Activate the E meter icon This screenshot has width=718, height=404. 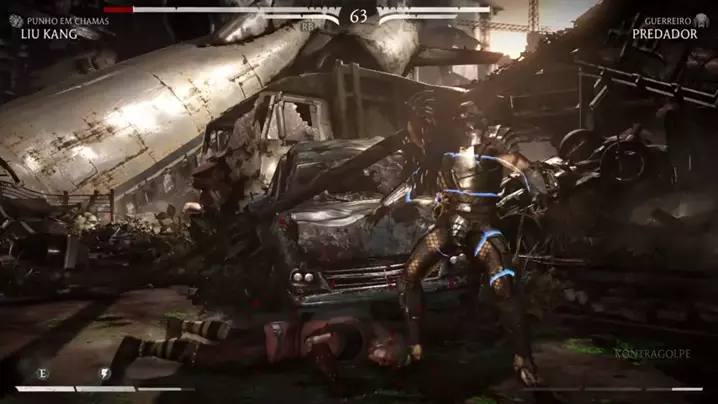click(42, 373)
